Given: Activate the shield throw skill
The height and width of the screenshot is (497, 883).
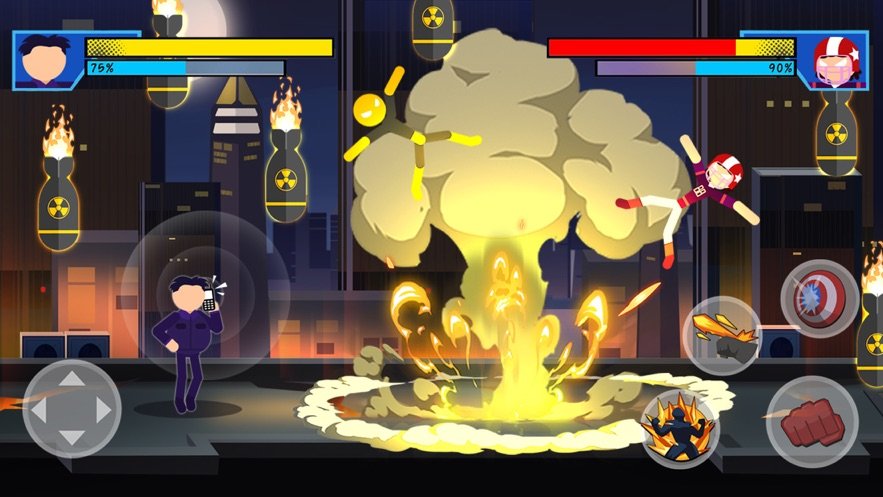Looking at the screenshot, I should (x=819, y=298).
